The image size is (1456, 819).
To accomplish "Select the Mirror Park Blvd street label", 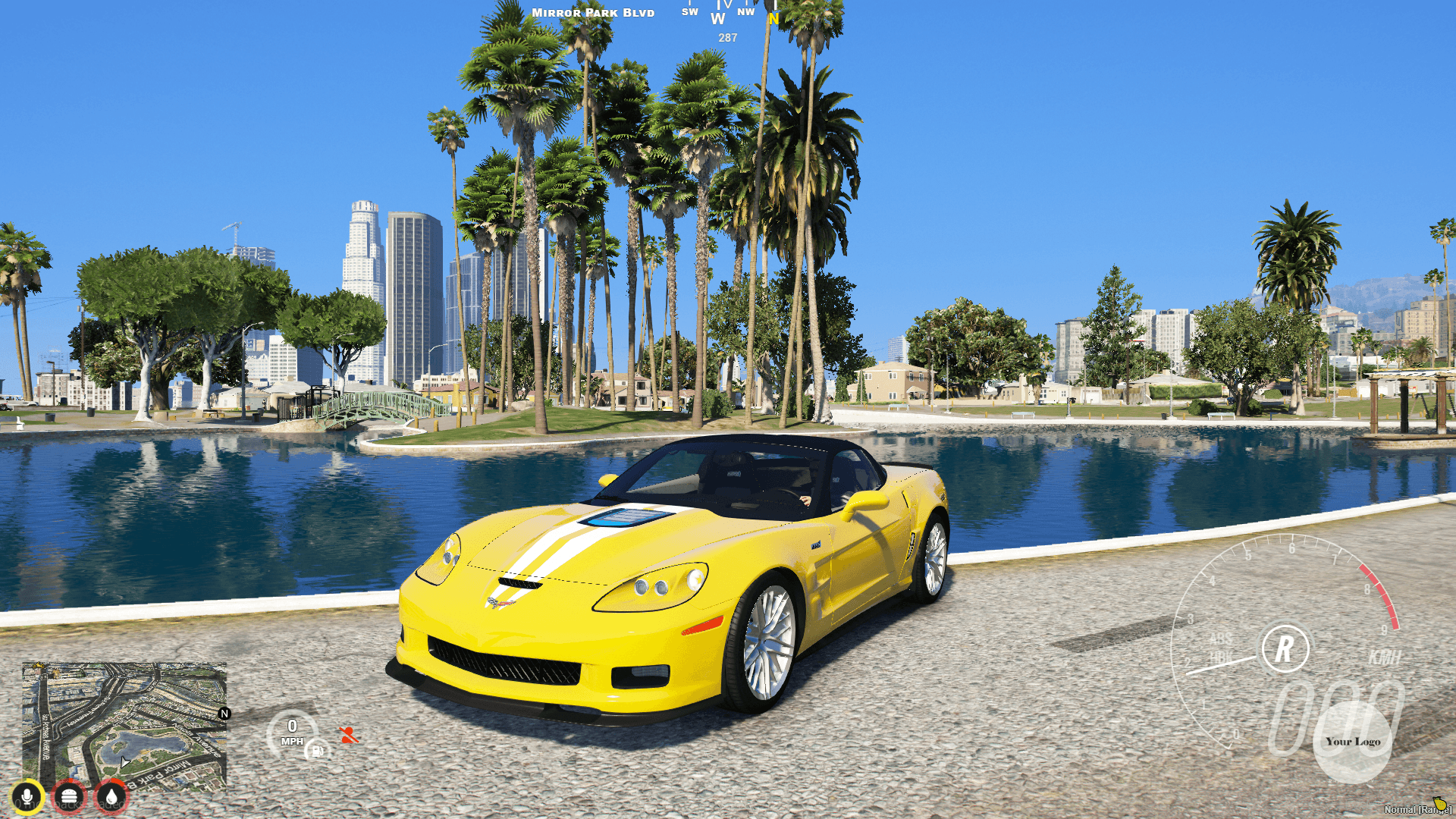I will (x=594, y=12).
